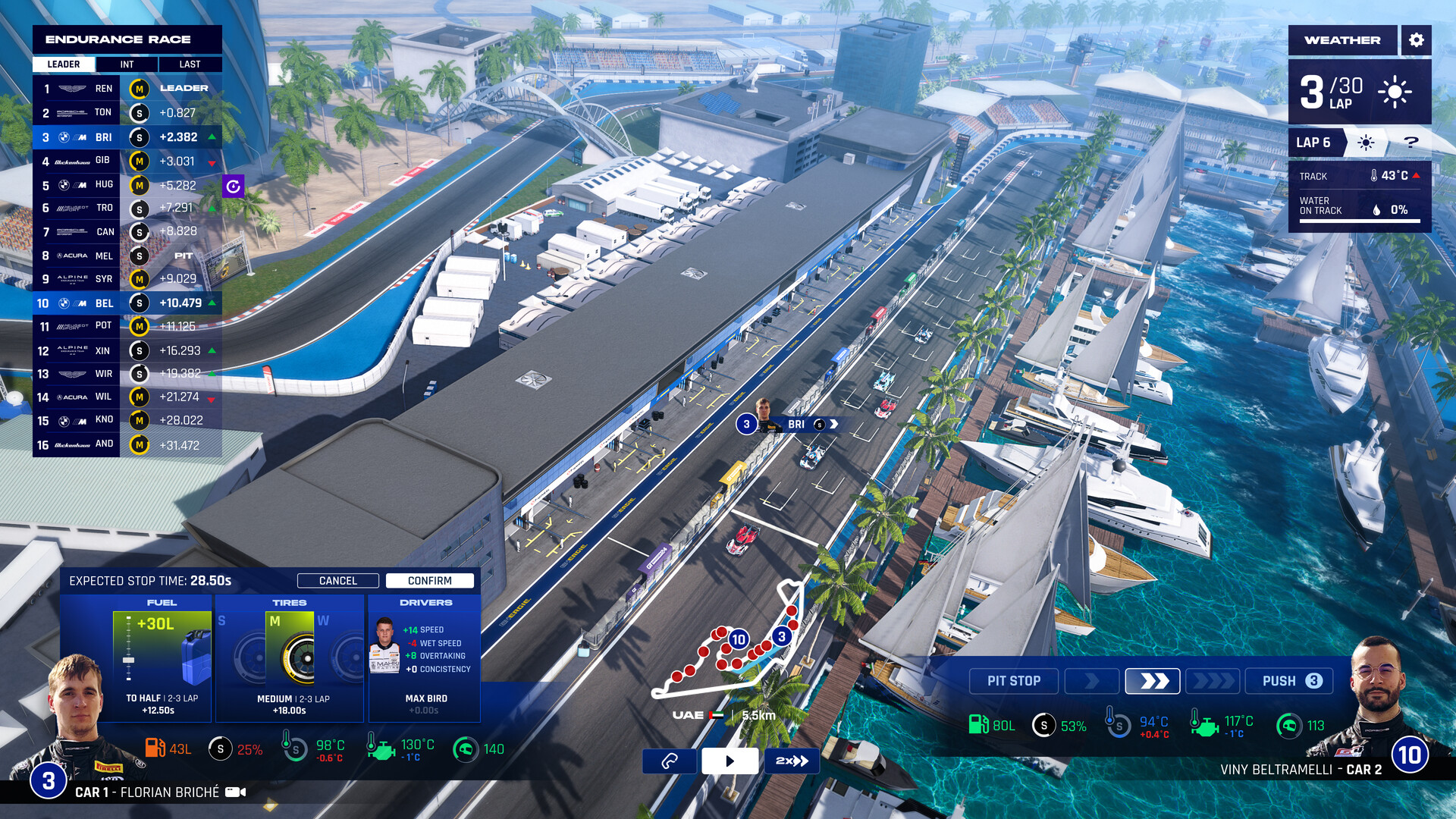The width and height of the screenshot is (1456, 819).
Task: Choose the slow single-chevron pace
Action: pos(1092,681)
